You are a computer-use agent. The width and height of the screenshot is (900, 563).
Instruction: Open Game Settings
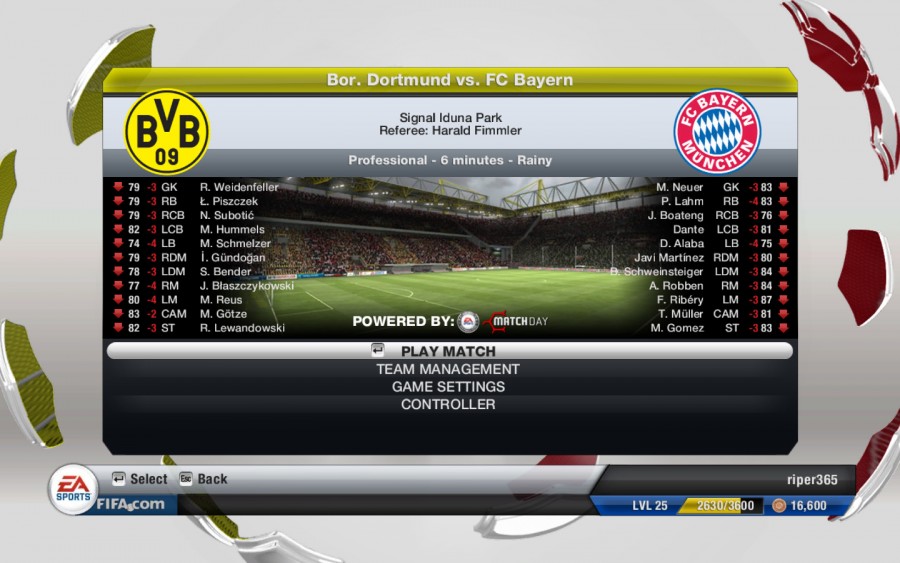point(448,387)
